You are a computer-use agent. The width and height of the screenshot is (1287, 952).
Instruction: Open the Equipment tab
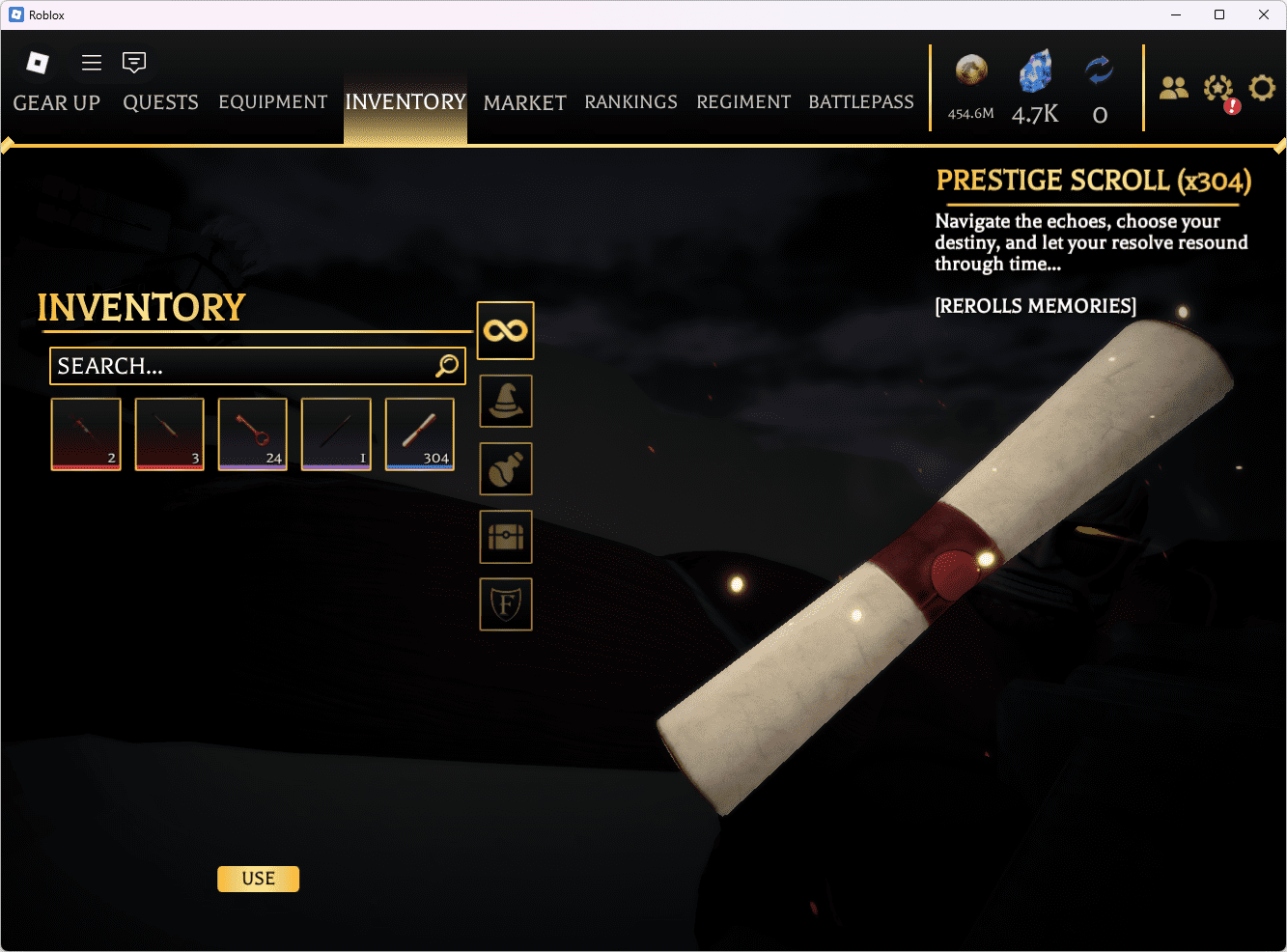[273, 102]
